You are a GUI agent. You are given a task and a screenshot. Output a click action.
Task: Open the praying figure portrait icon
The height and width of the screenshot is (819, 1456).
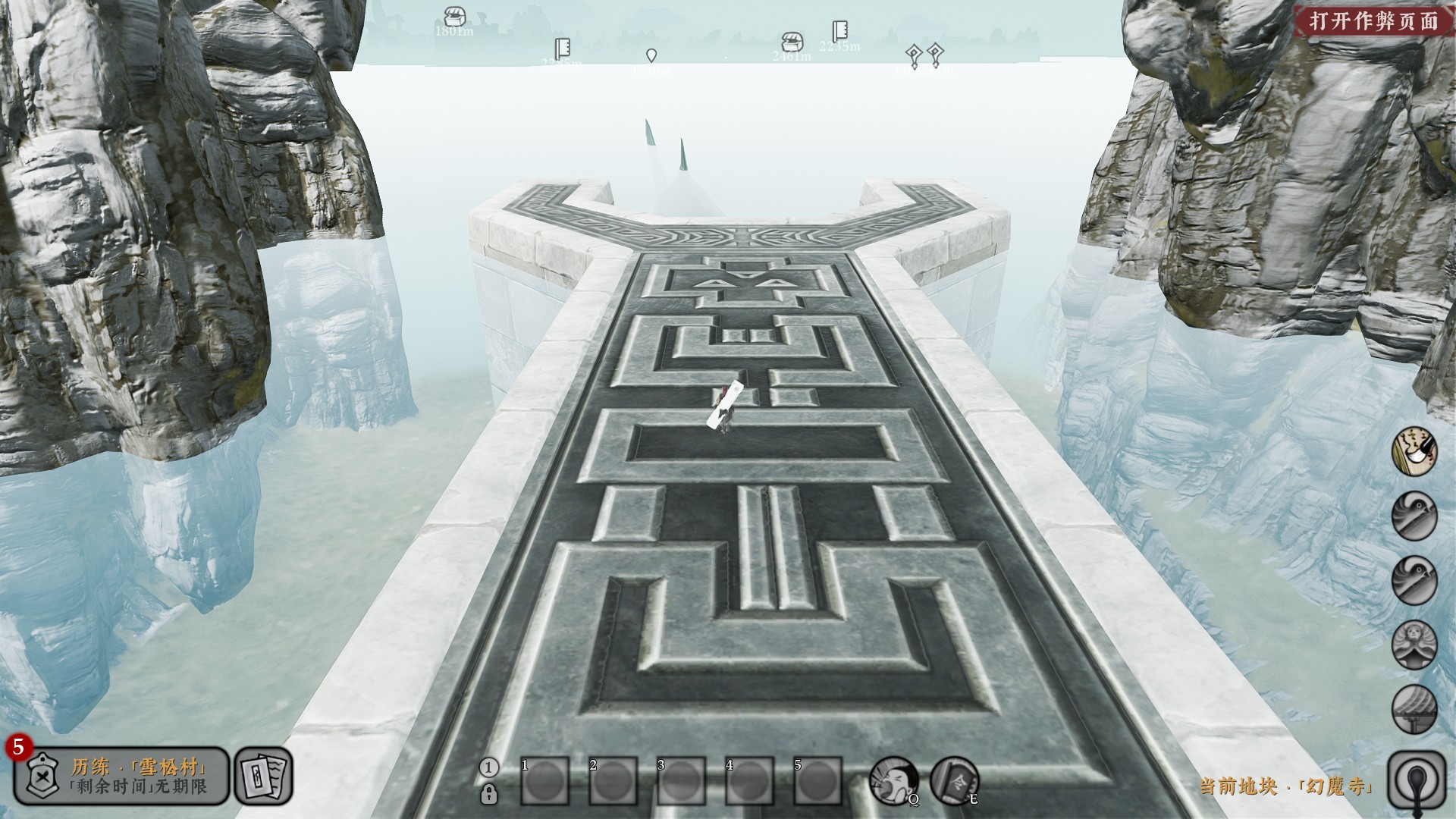[1414, 645]
